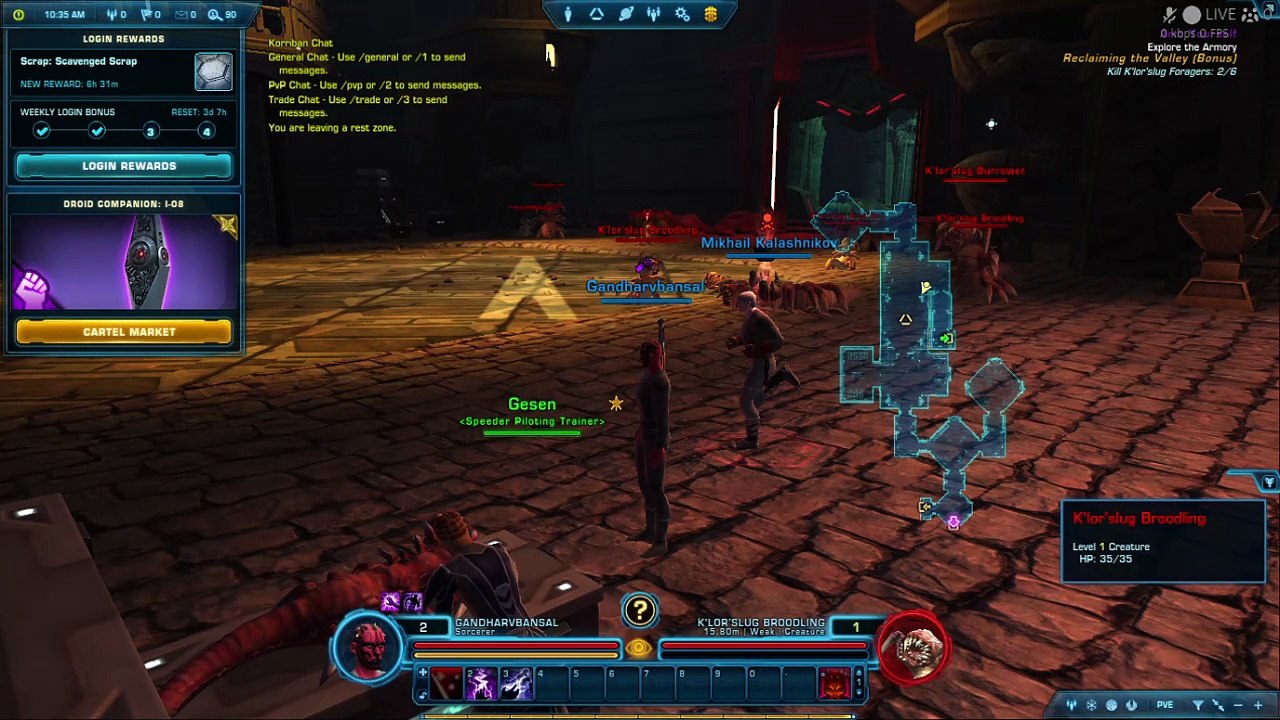Open the gears settings menu icon
The height and width of the screenshot is (720, 1280).
click(x=682, y=14)
